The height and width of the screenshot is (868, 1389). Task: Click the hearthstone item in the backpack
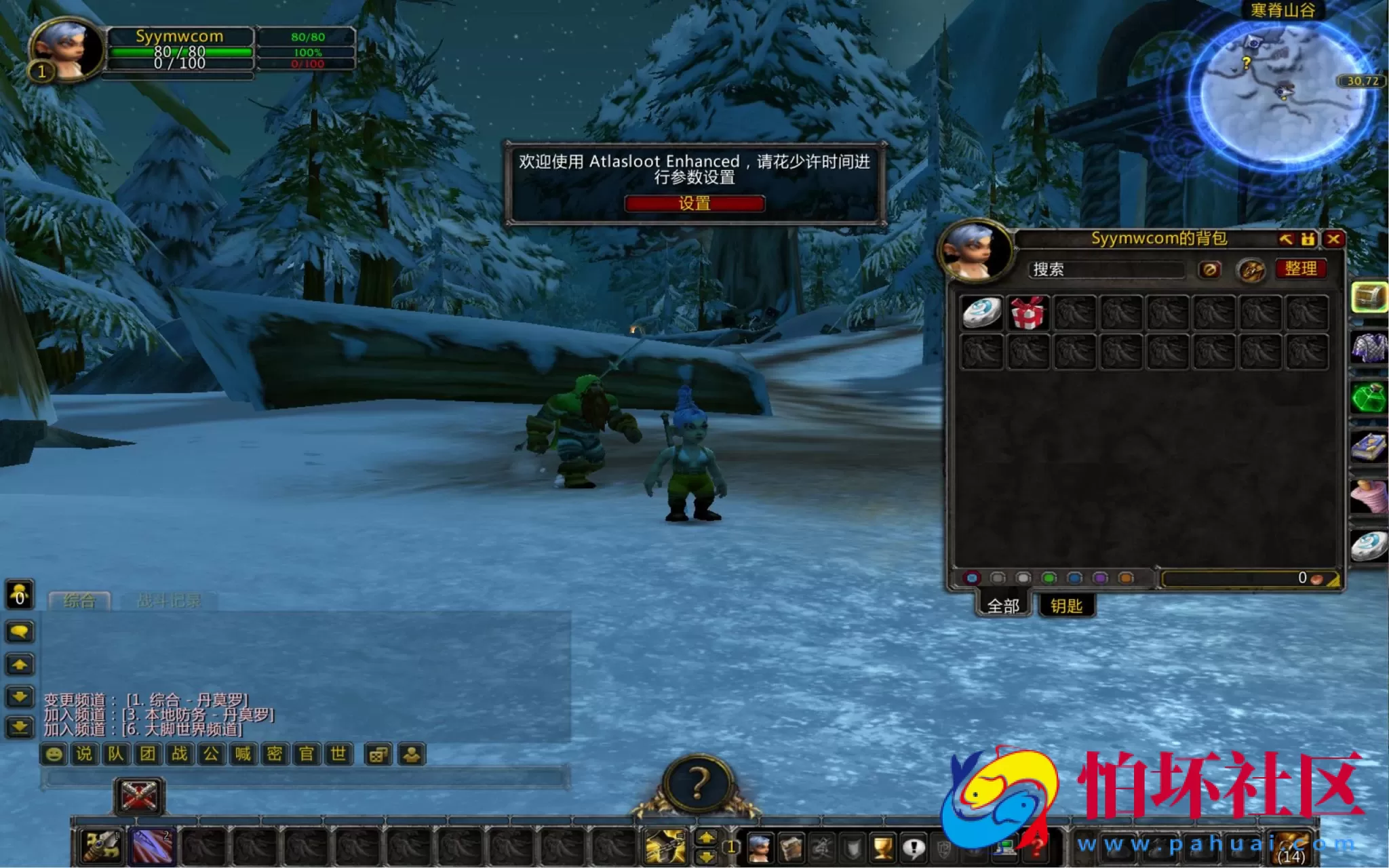(981, 313)
